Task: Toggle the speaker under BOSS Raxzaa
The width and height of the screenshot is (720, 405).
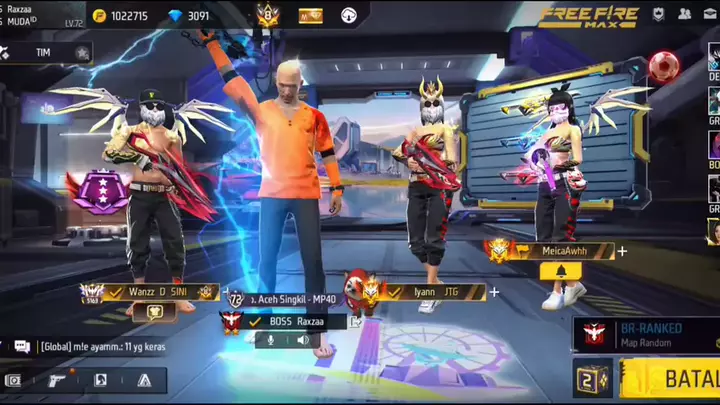Action: [x=302, y=340]
